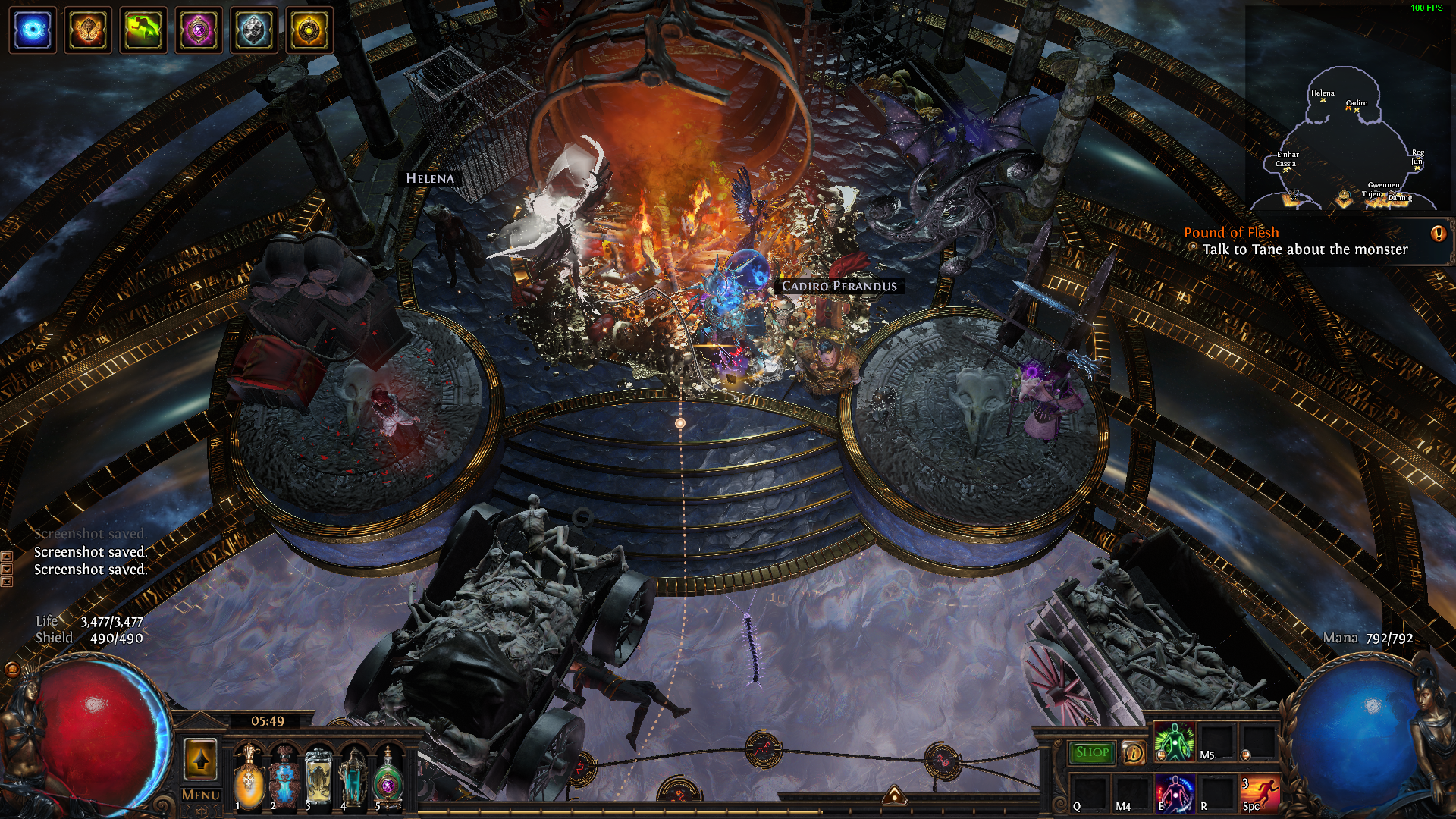Open the green Shop button

tap(1092, 752)
